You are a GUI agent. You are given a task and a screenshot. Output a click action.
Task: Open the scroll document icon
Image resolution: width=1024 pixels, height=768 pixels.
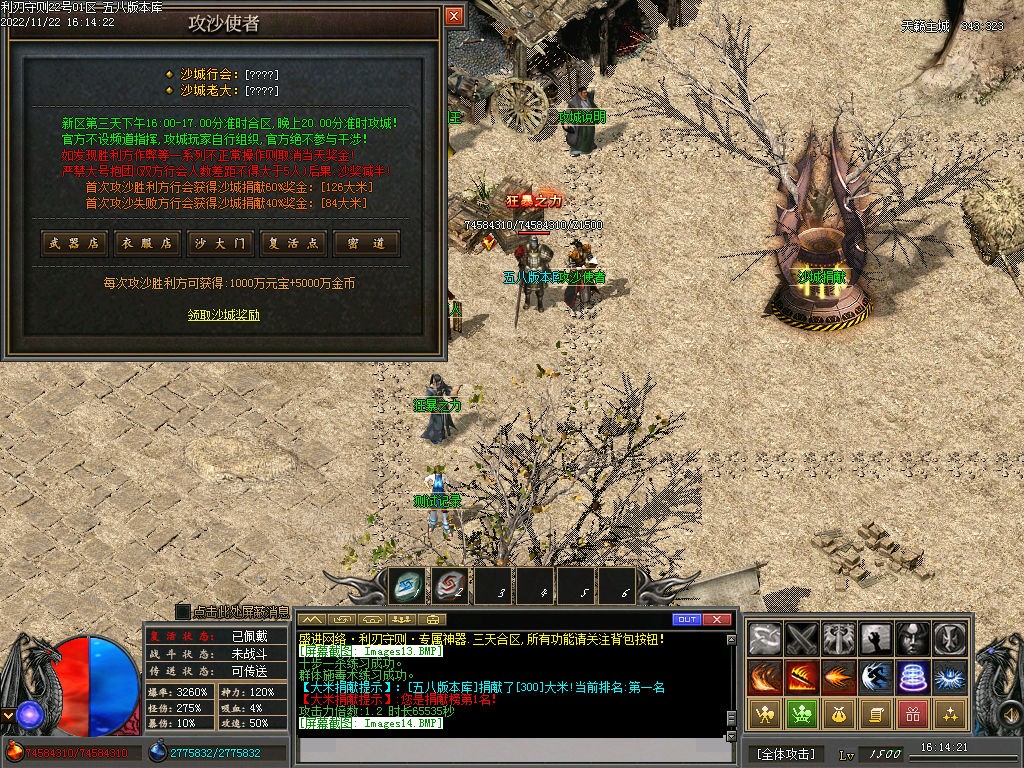click(876, 714)
